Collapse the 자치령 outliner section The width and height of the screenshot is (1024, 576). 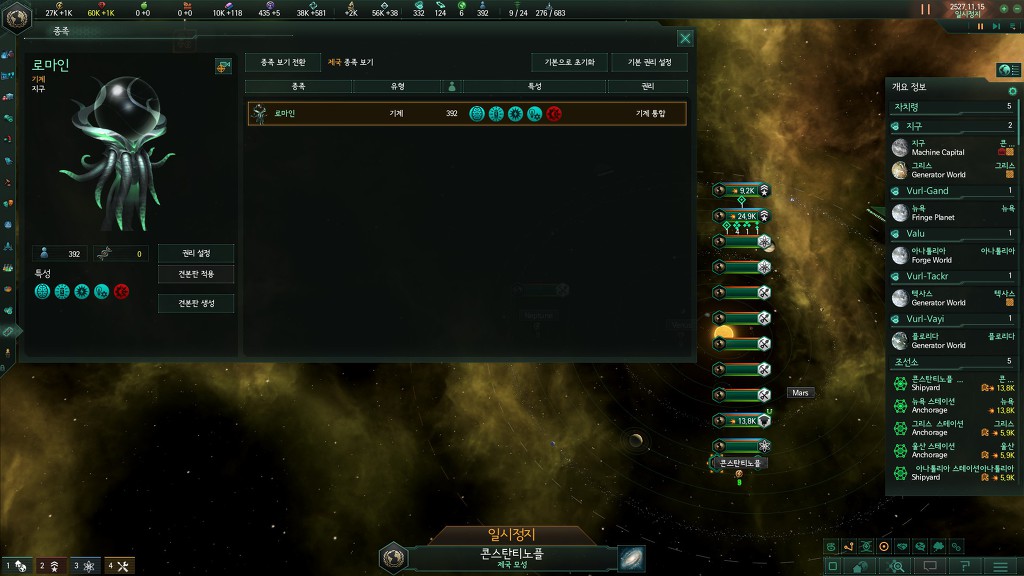(x=950, y=106)
